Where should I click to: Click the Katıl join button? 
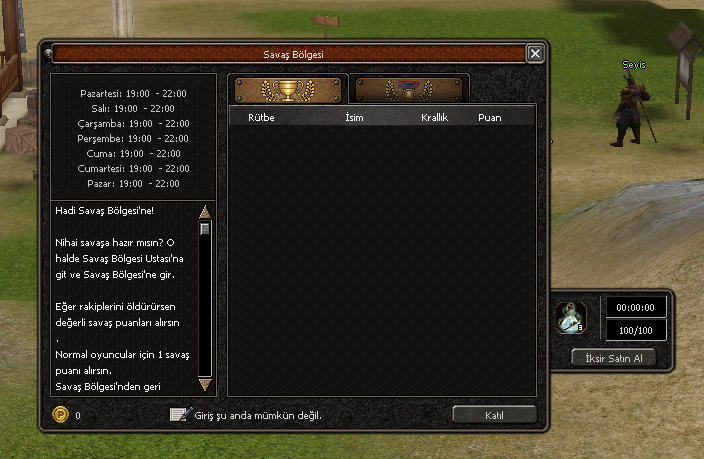(x=494, y=414)
